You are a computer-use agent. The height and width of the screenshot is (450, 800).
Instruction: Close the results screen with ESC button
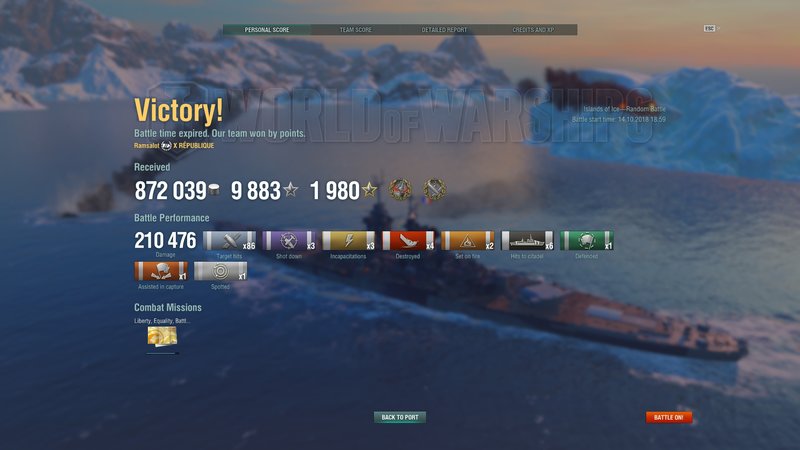tap(711, 29)
